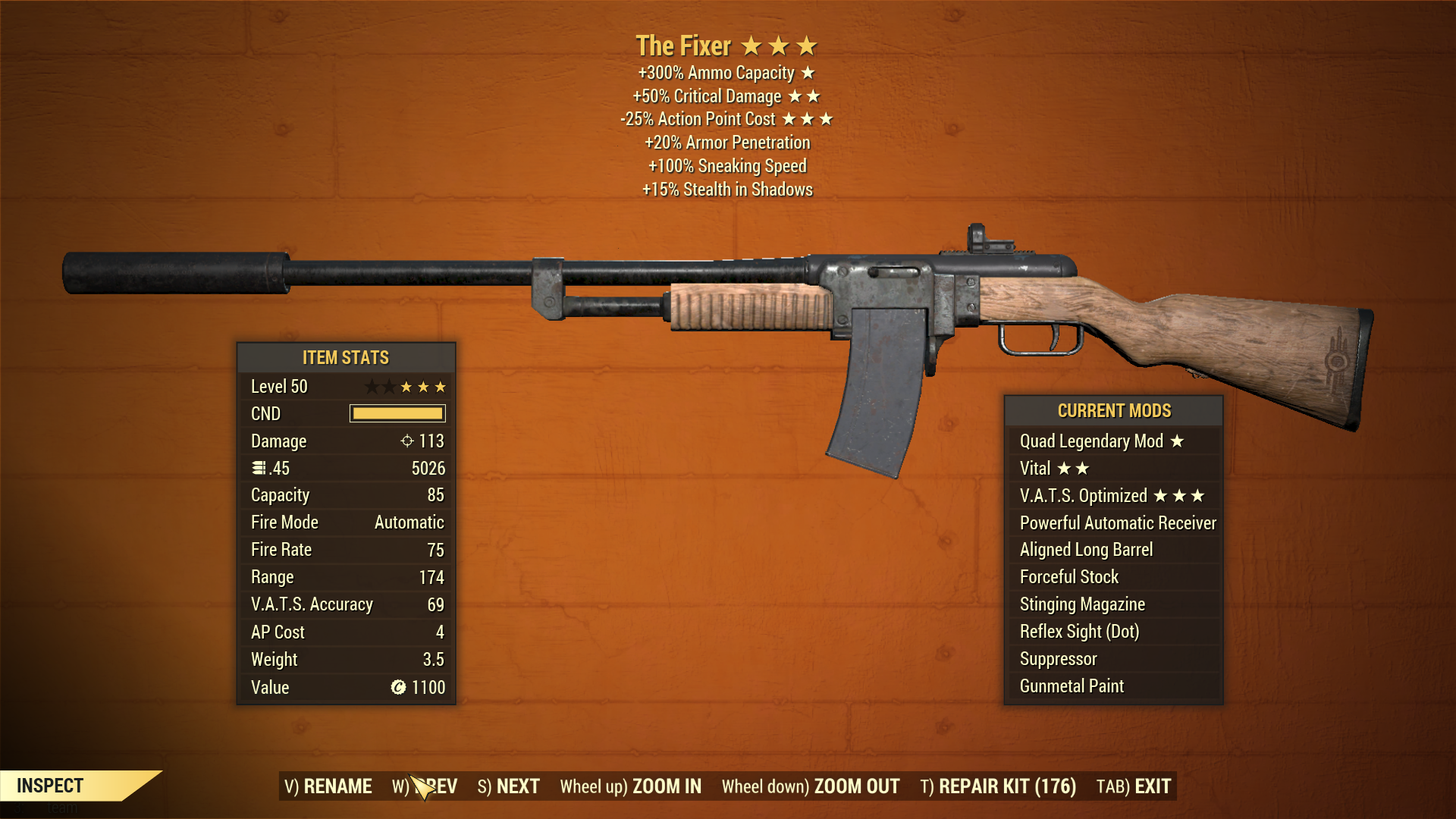The image size is (1456, 819).
Task: Zoom in on the weapon model
Action: click(x=630, y=786)
